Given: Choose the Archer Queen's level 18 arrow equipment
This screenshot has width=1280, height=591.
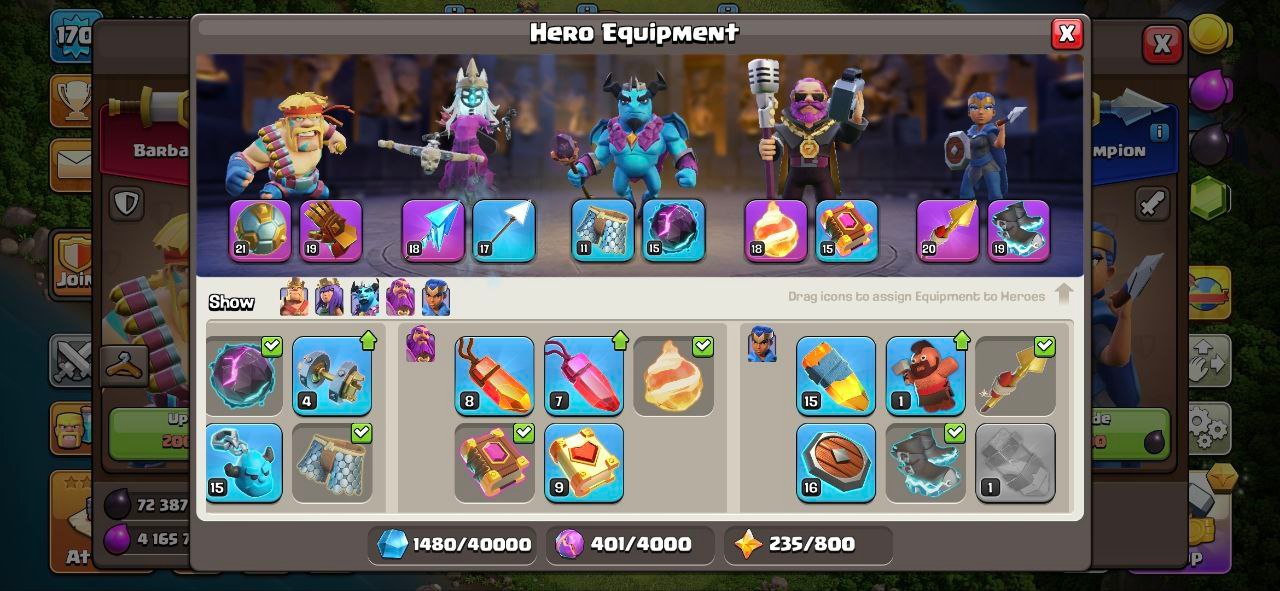Looking at the screenshot, I should coord(433,231).
